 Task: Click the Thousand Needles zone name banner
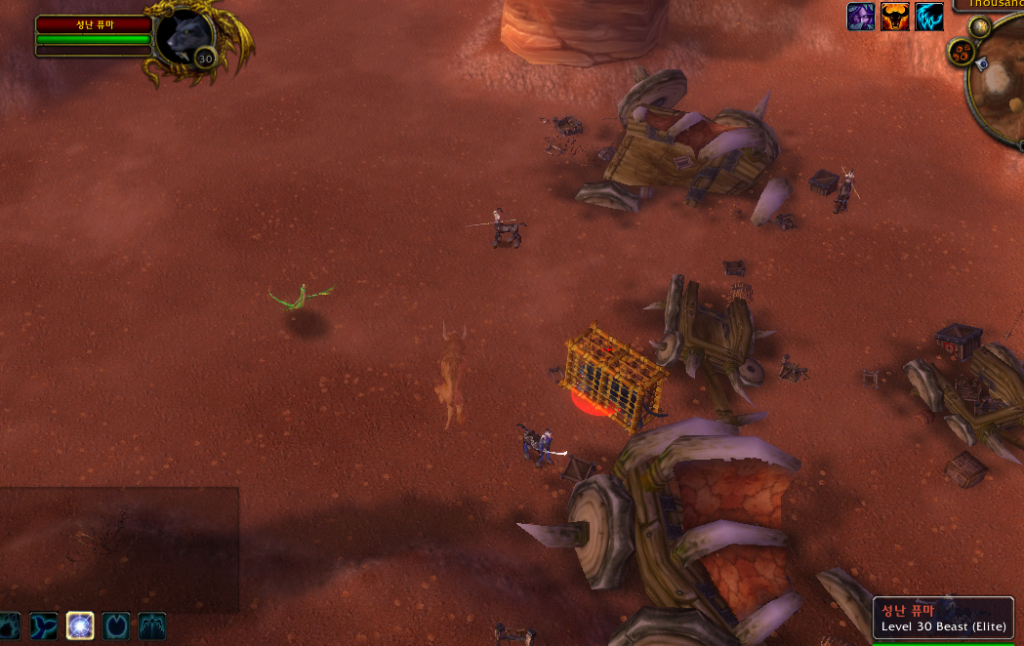click(x=989, y=4)
